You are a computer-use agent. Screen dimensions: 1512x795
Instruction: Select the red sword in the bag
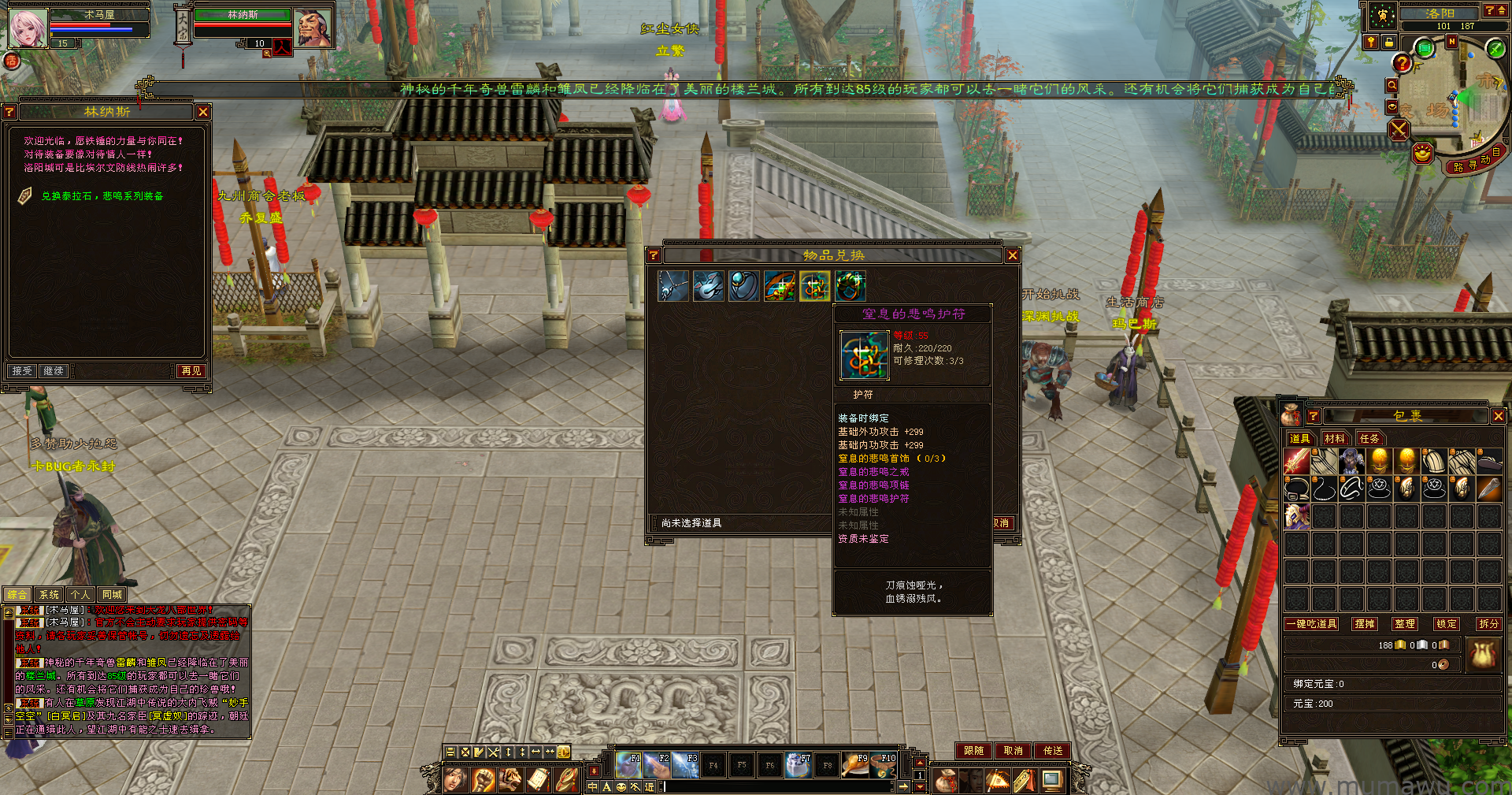coord(1296,462)
